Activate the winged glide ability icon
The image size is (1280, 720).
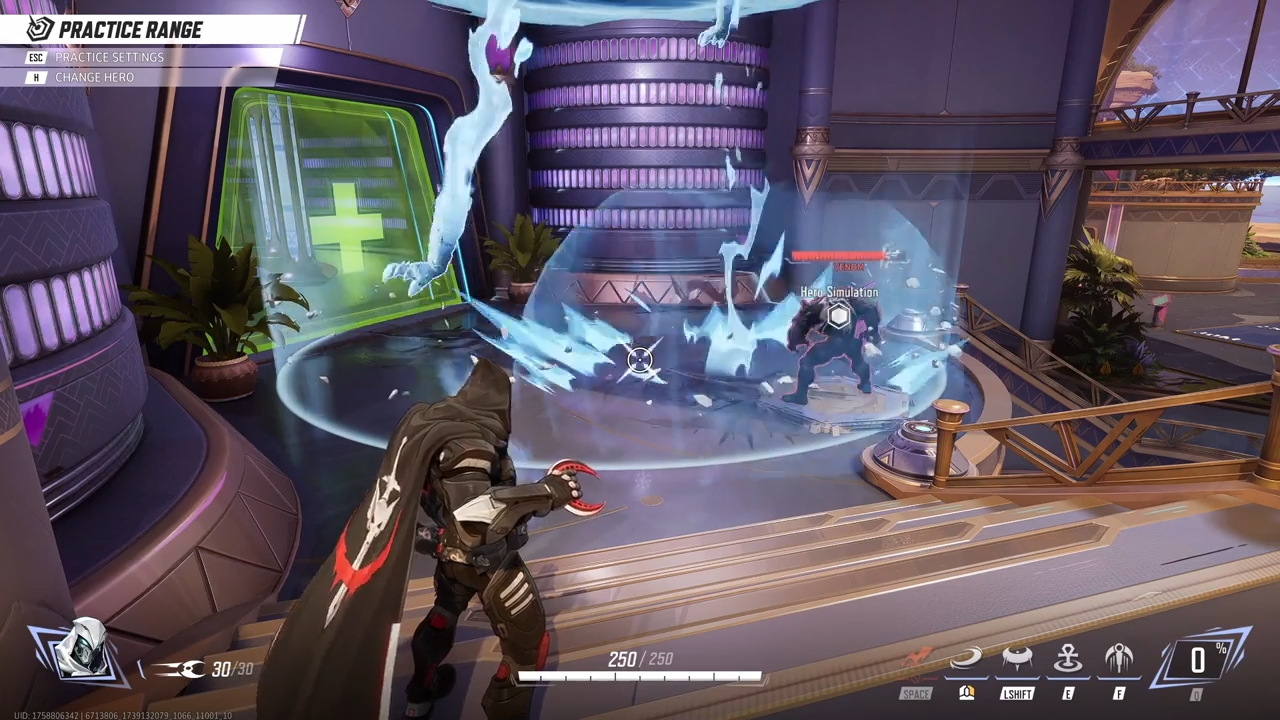1118,660
